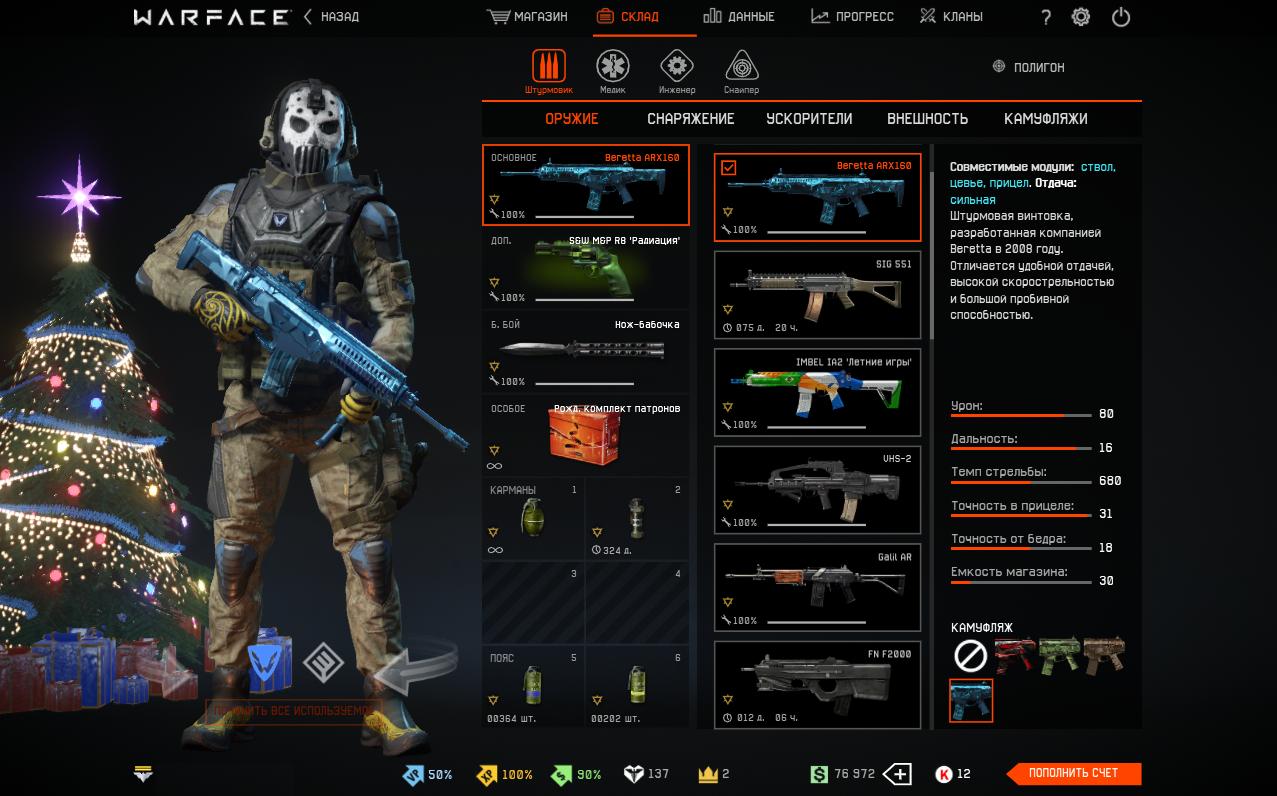Enter the Полигон shooting range
The height and width of the screenshot is (796, 1277).
point(1028,67)
